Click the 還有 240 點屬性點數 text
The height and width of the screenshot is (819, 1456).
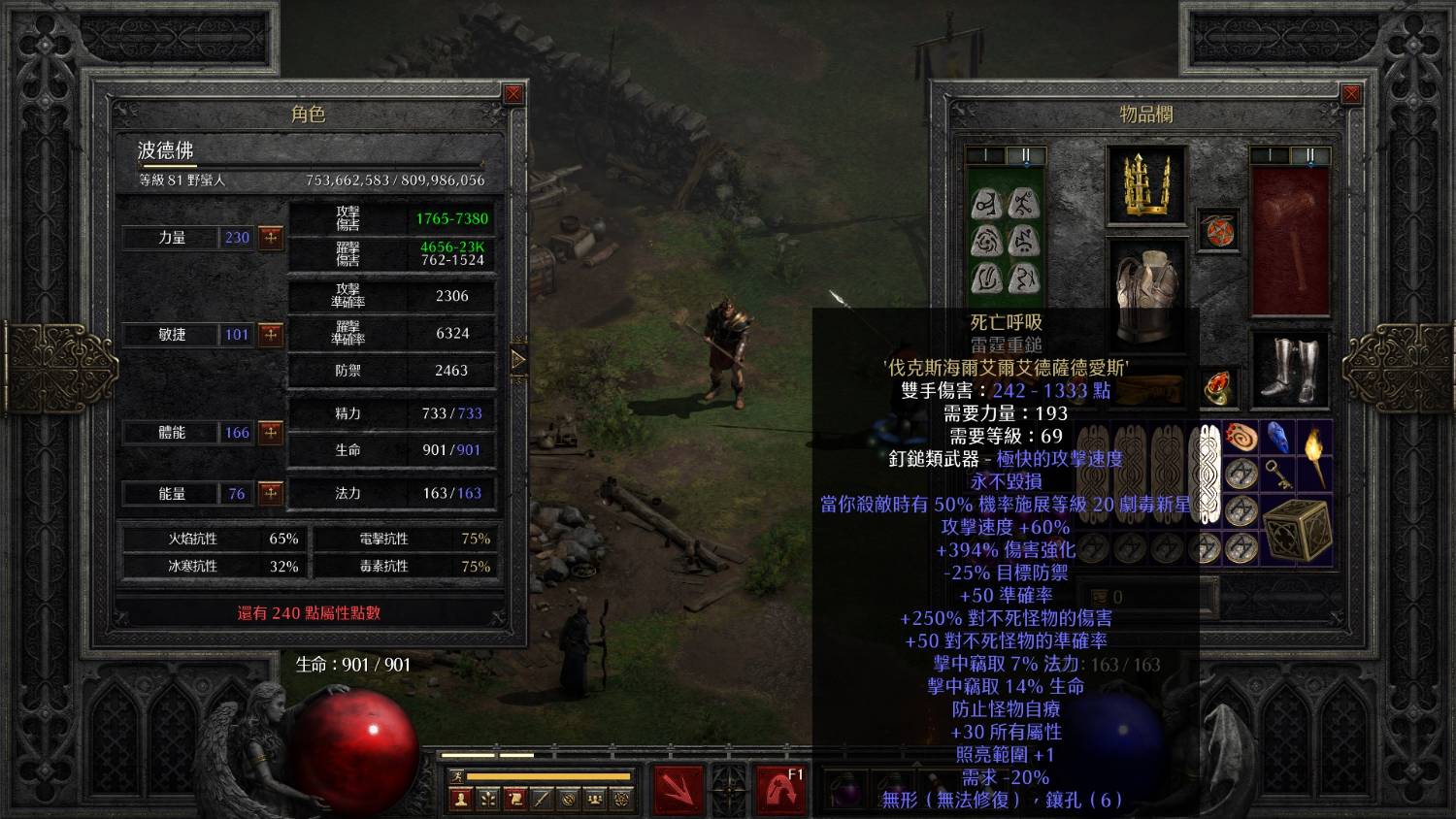(x=309, y=613)
